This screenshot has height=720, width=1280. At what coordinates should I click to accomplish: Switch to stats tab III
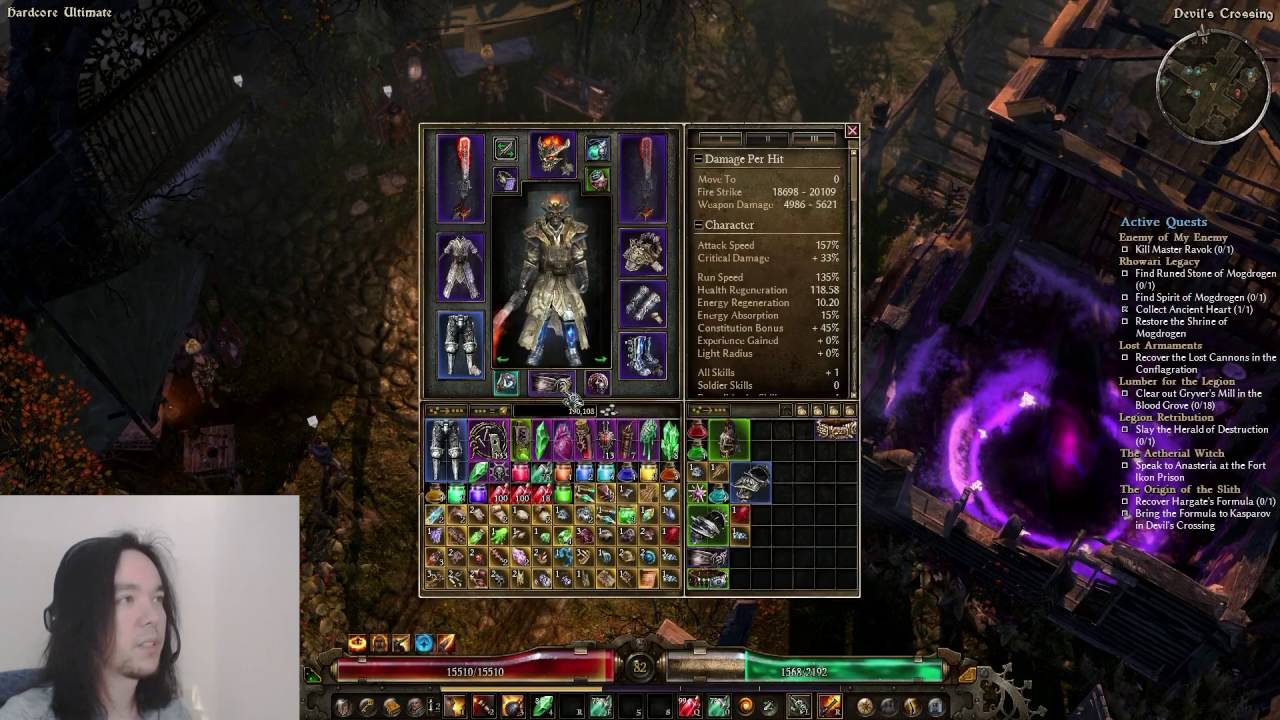[814, 138]
